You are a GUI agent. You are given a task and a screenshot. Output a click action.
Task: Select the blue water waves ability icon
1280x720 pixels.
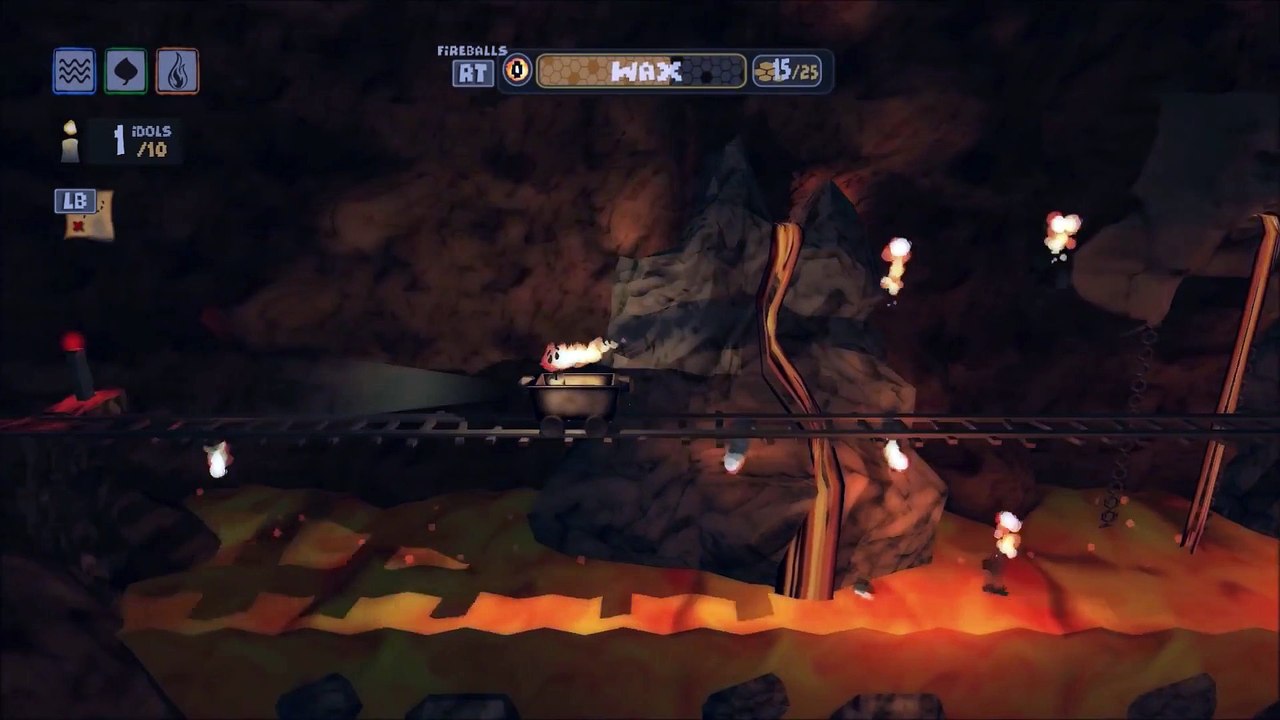74,71
